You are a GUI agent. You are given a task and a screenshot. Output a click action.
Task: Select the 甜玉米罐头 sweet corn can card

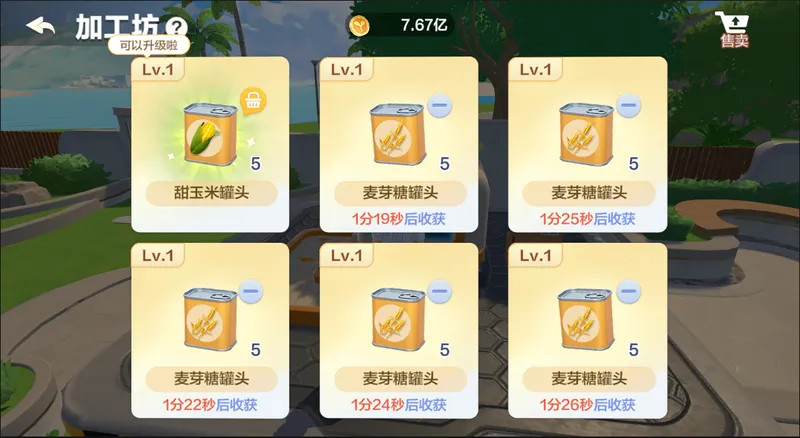(210, 140)
